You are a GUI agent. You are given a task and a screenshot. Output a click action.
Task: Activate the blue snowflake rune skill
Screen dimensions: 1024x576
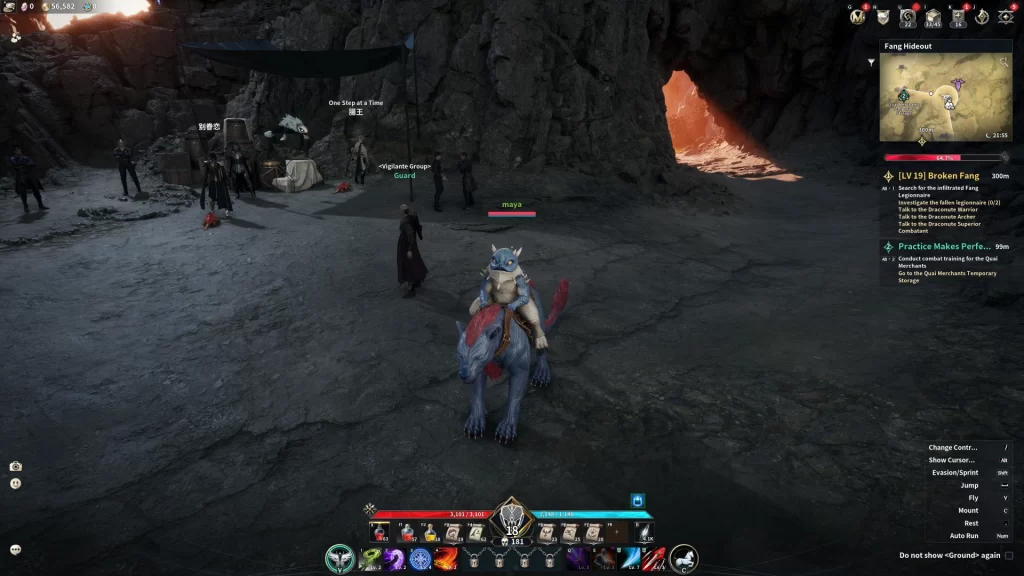click(420, 558)
